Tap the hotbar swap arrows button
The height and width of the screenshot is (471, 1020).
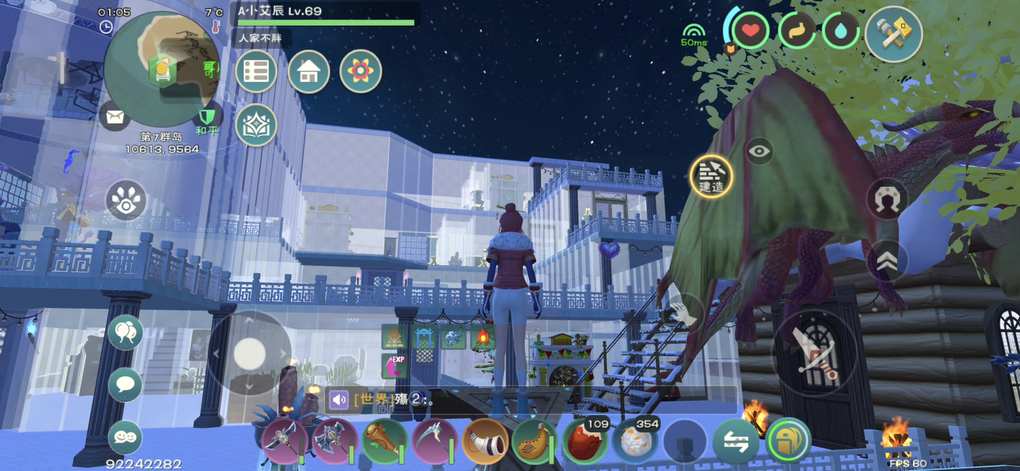coord(735,440)
